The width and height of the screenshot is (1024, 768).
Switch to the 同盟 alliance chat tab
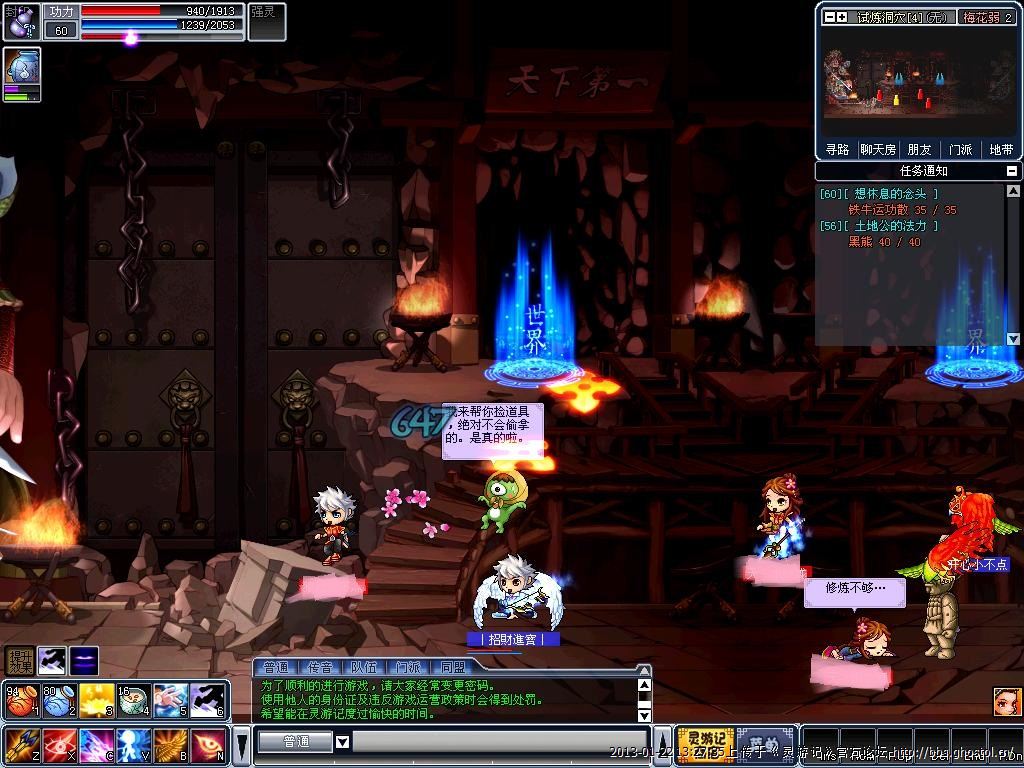pyautogui.click(x=452, y=667)
